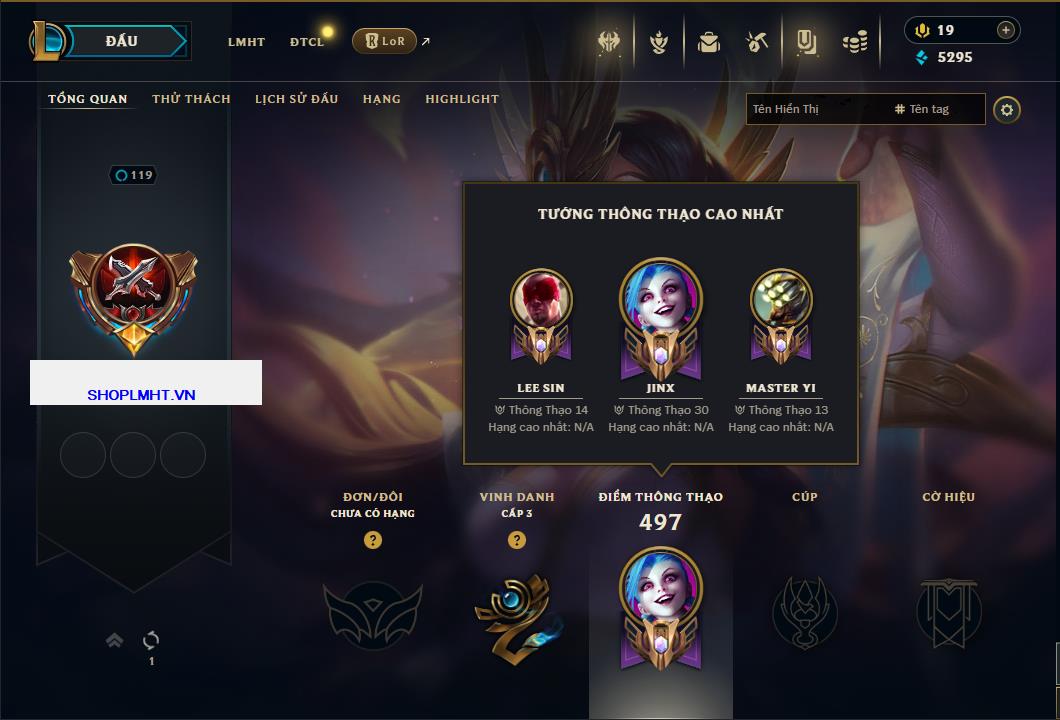Open the LMHT game tab
The height and width of the screenshot is (720, 1060).
tap(246, 42)
